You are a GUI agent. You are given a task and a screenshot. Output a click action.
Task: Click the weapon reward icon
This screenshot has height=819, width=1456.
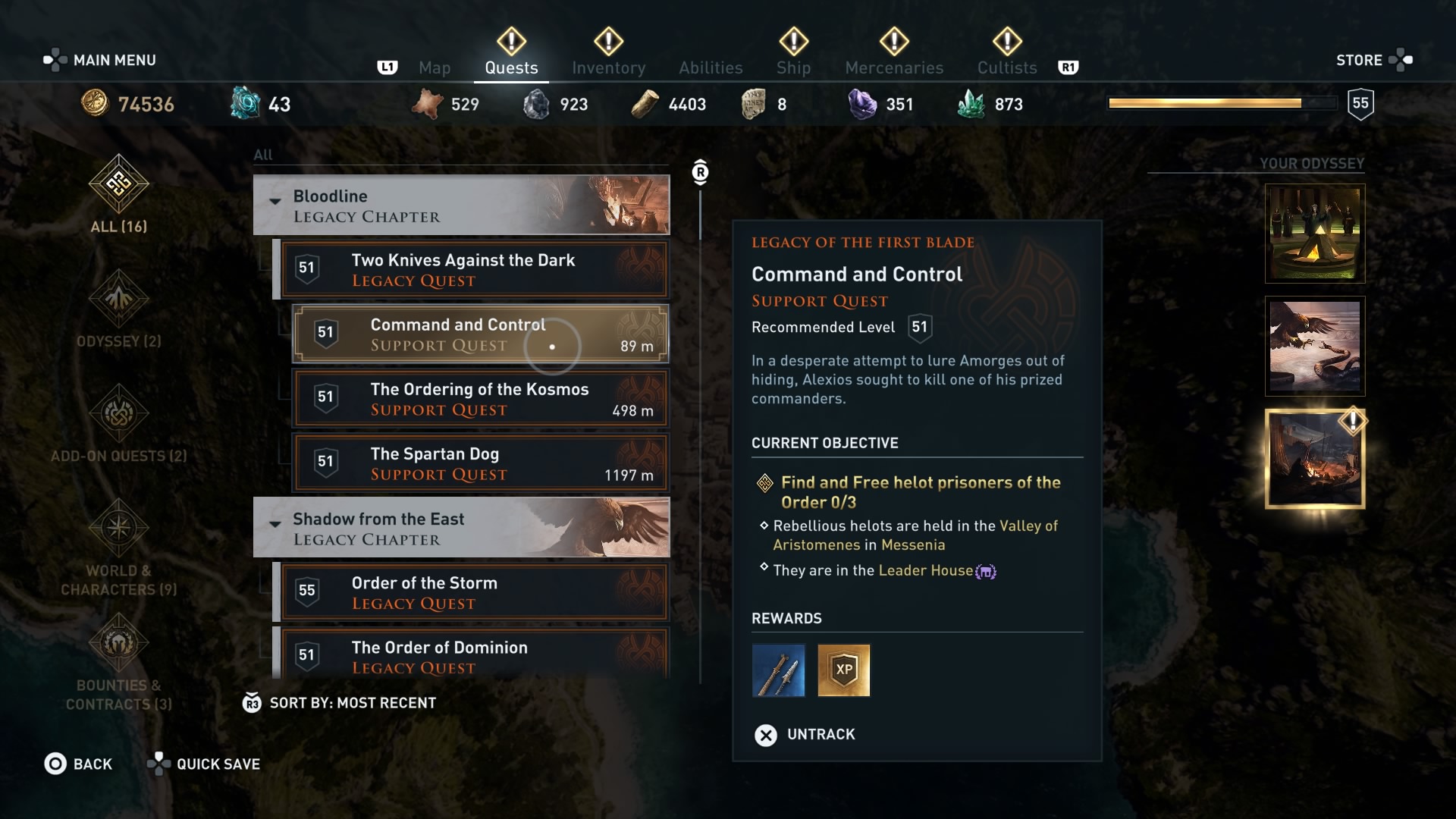[778, 670]
